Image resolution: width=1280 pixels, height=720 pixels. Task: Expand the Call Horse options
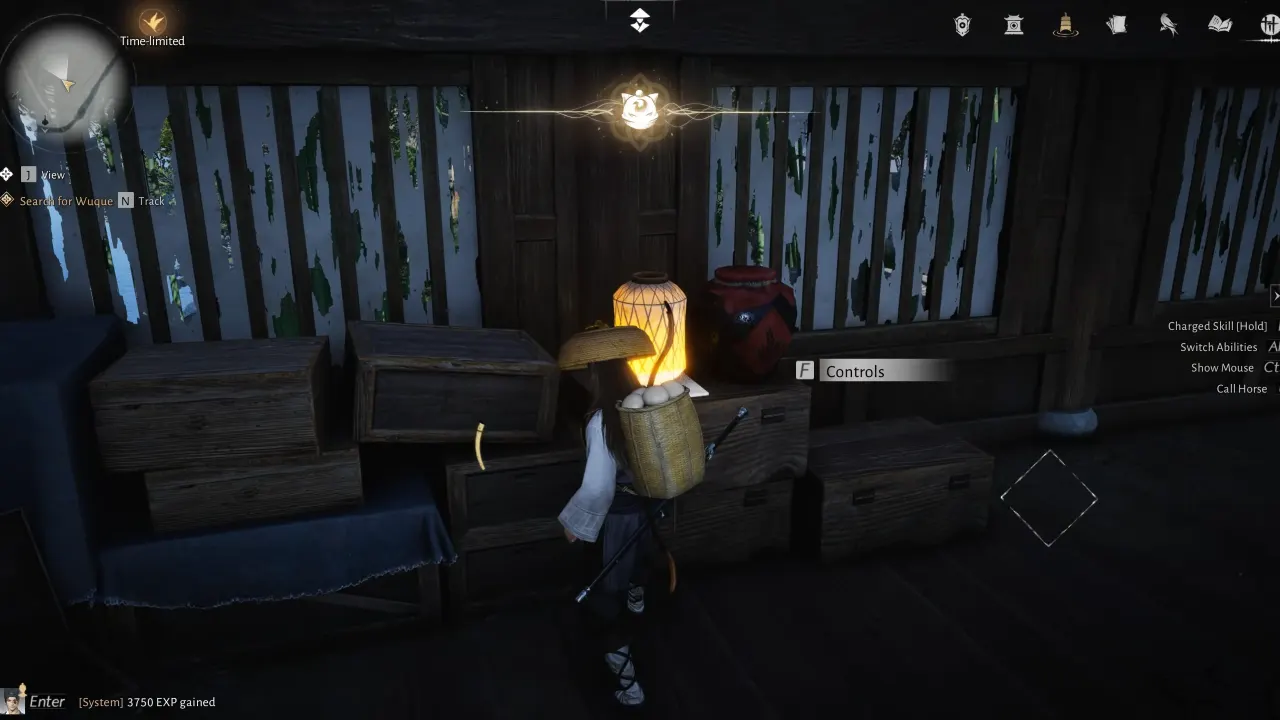tap(1241, 388)
